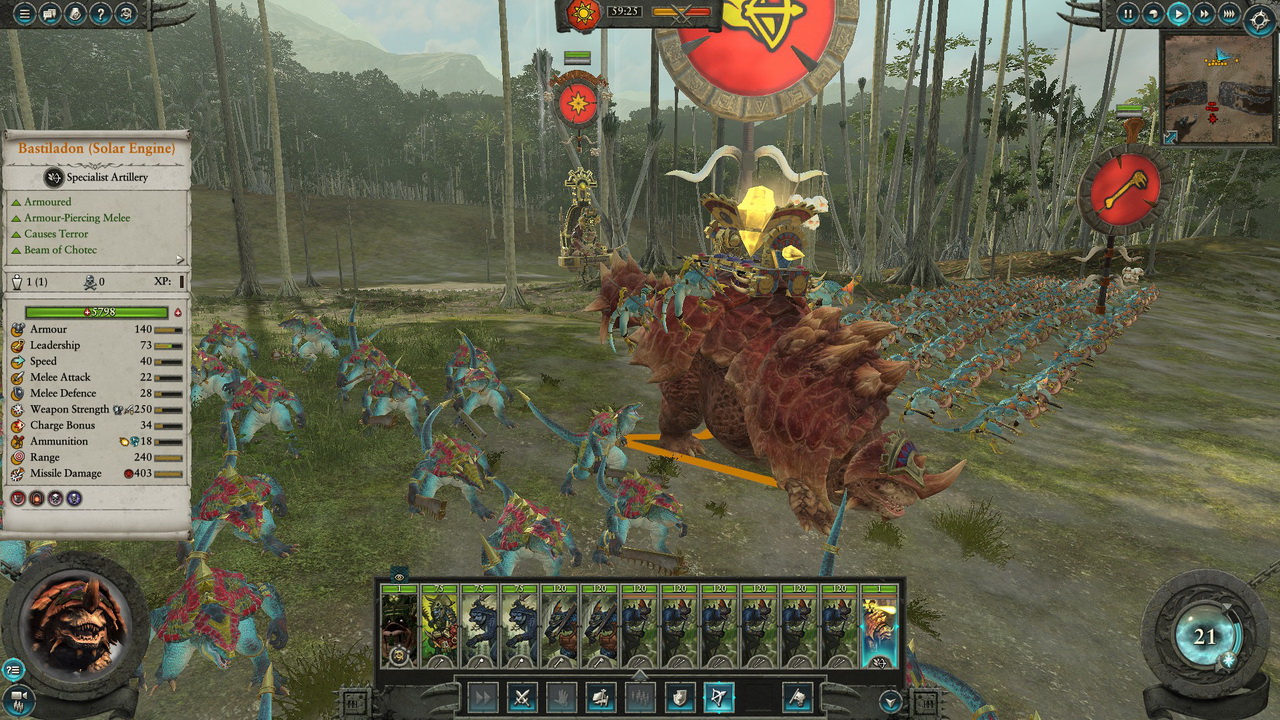Image resolution: width=1280 pixels, height=720 pixels.
Task: Toggle guard mode shield button
Action: 679,697
